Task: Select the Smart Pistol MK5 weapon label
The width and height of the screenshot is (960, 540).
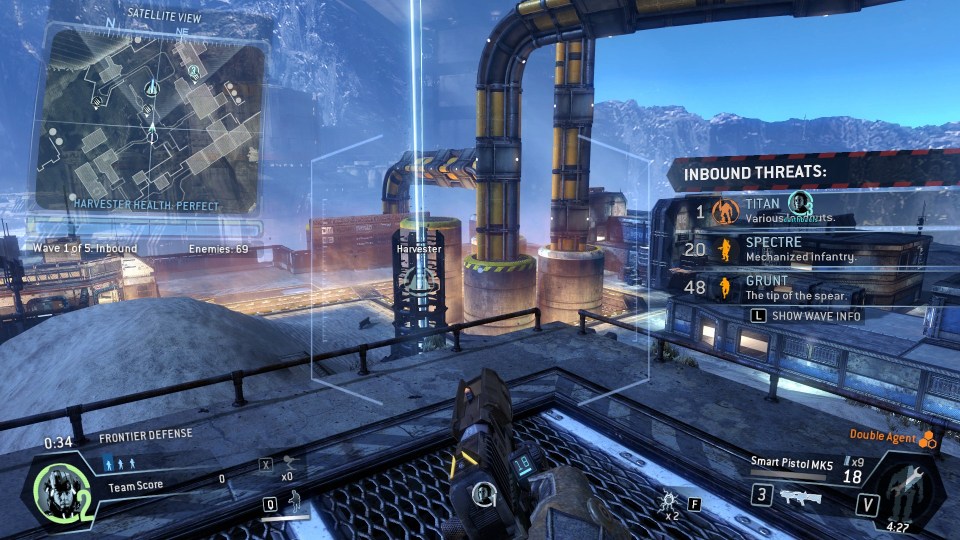Action: (790, 462)
